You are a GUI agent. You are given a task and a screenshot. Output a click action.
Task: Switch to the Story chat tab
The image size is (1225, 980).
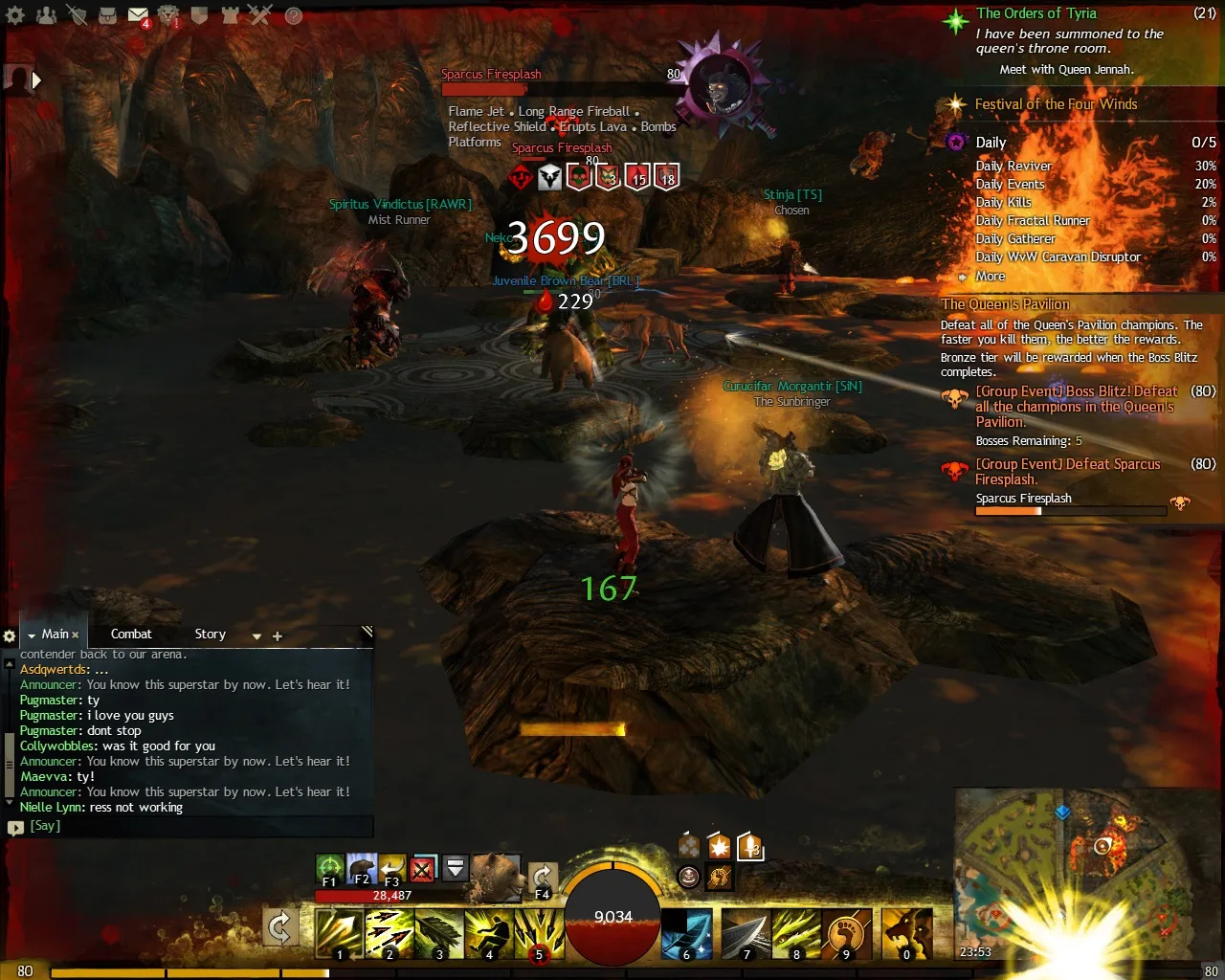210,634
